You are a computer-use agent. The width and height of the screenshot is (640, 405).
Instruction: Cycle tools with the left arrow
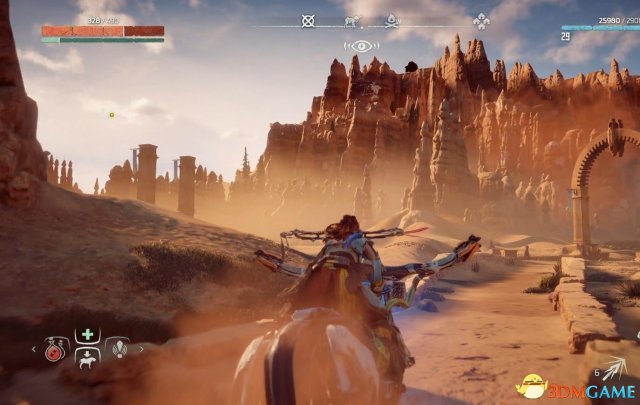tap(32, 350)
